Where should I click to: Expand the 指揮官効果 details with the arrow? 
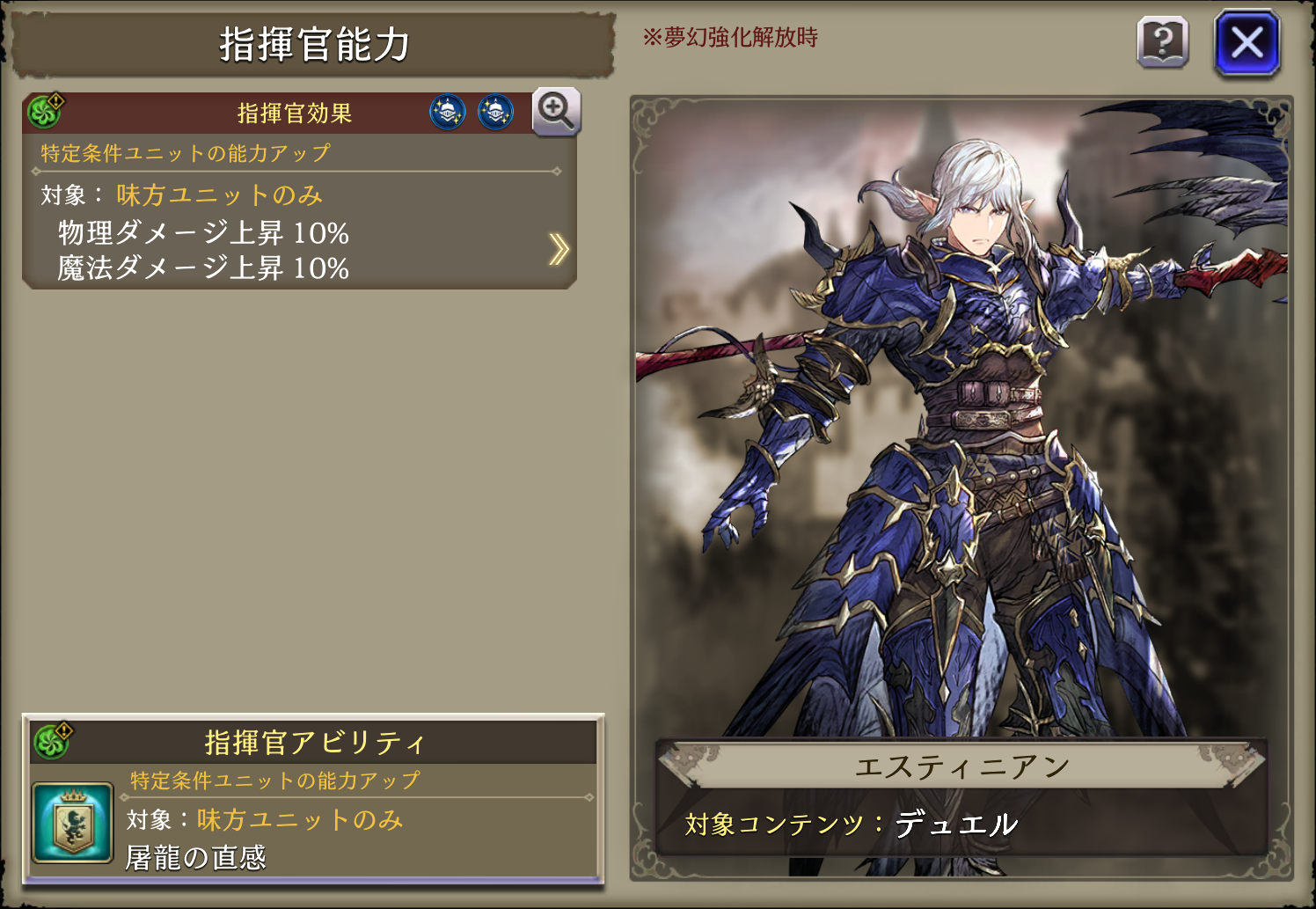coord(558,250)
